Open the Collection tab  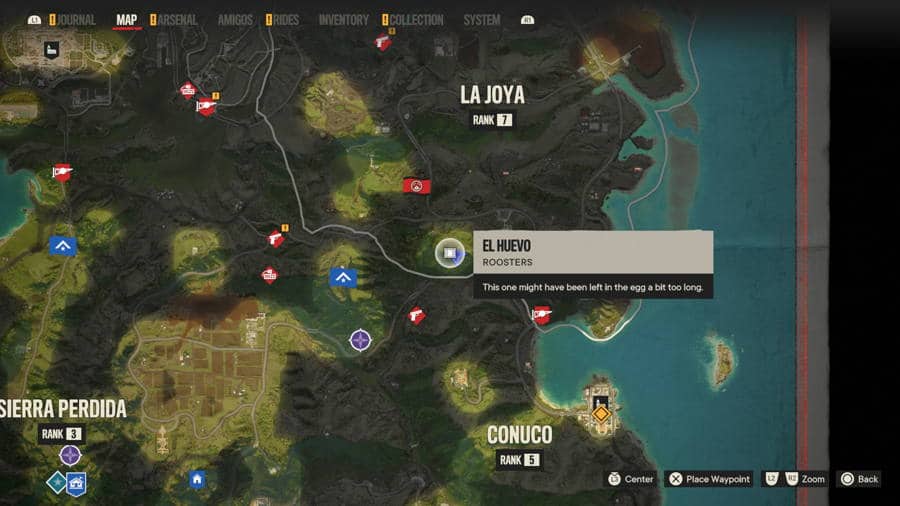pos(415,20)
